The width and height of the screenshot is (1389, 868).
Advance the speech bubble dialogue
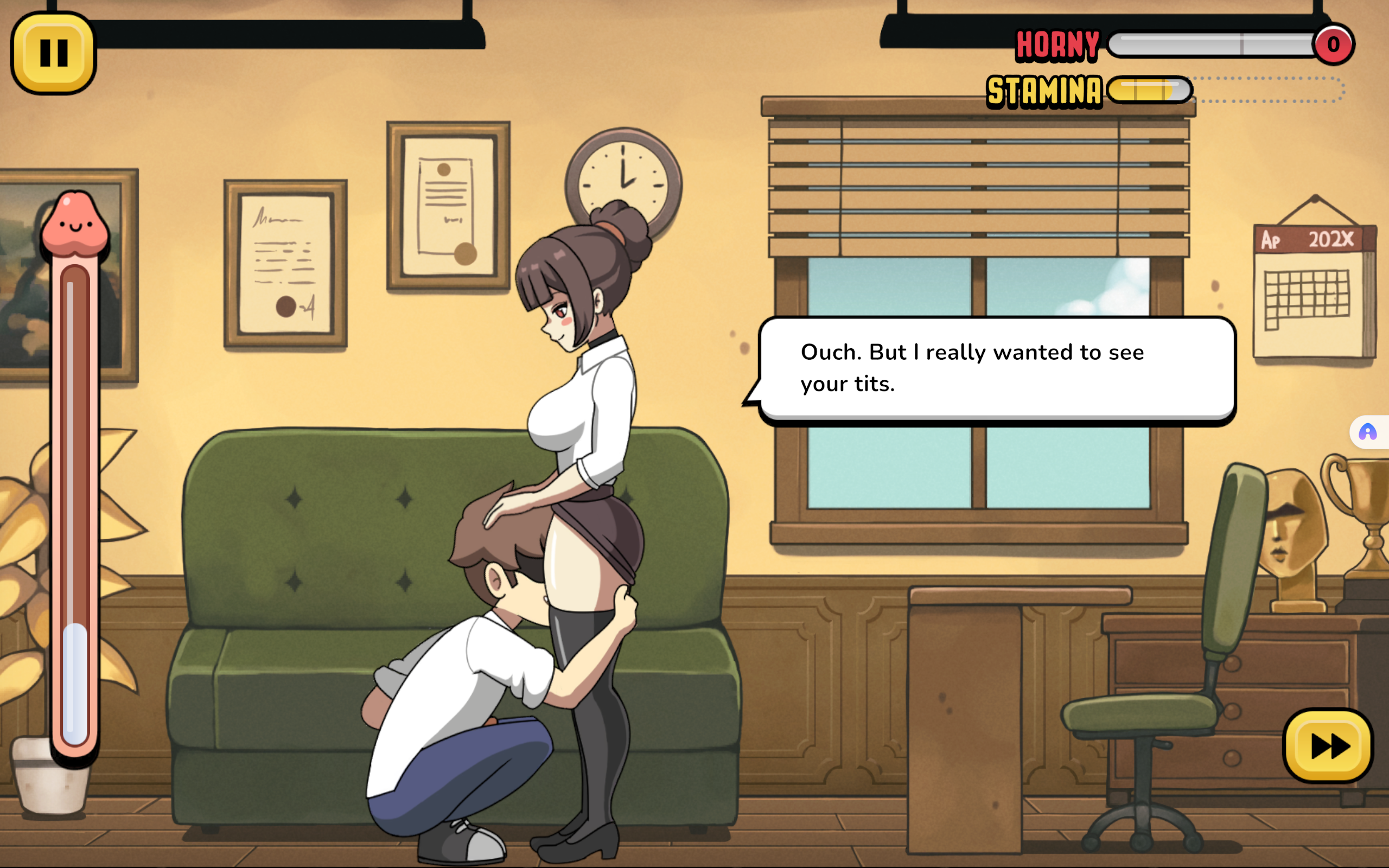[997, 368]
